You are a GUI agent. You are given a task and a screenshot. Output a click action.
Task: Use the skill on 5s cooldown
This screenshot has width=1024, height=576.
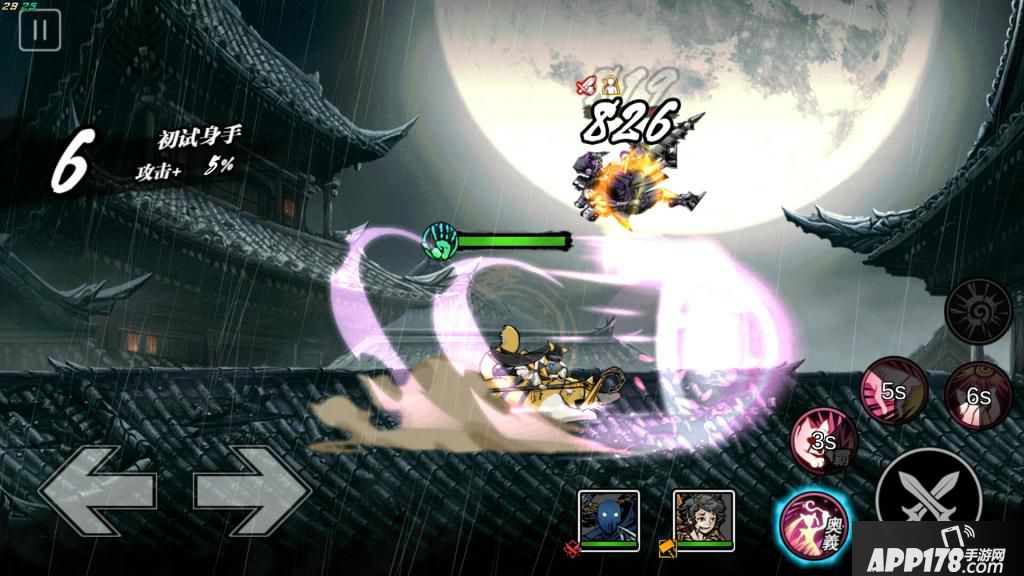895,390
